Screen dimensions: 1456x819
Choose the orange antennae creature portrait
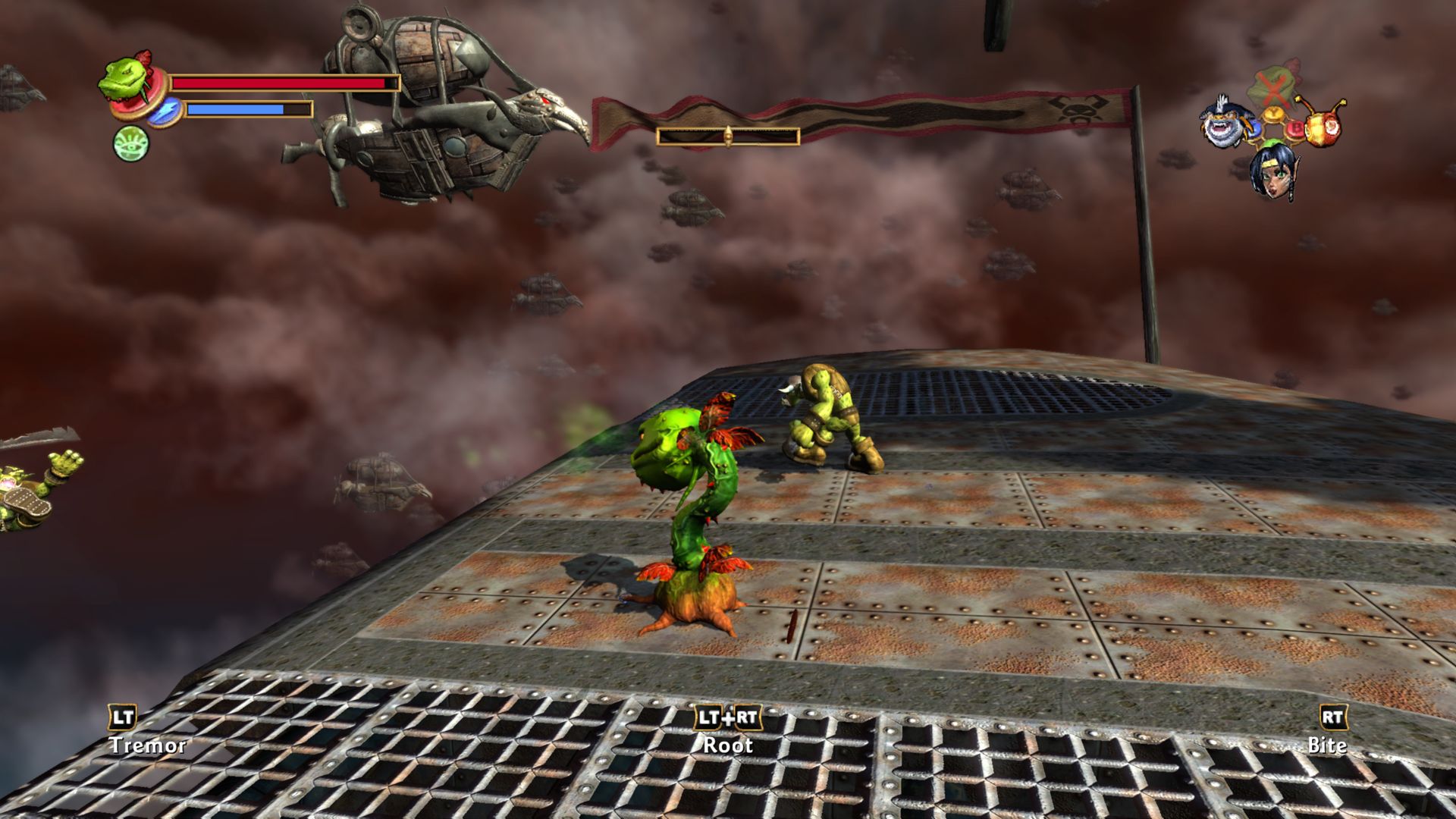pyautogui.click(x=1322, y=121)
